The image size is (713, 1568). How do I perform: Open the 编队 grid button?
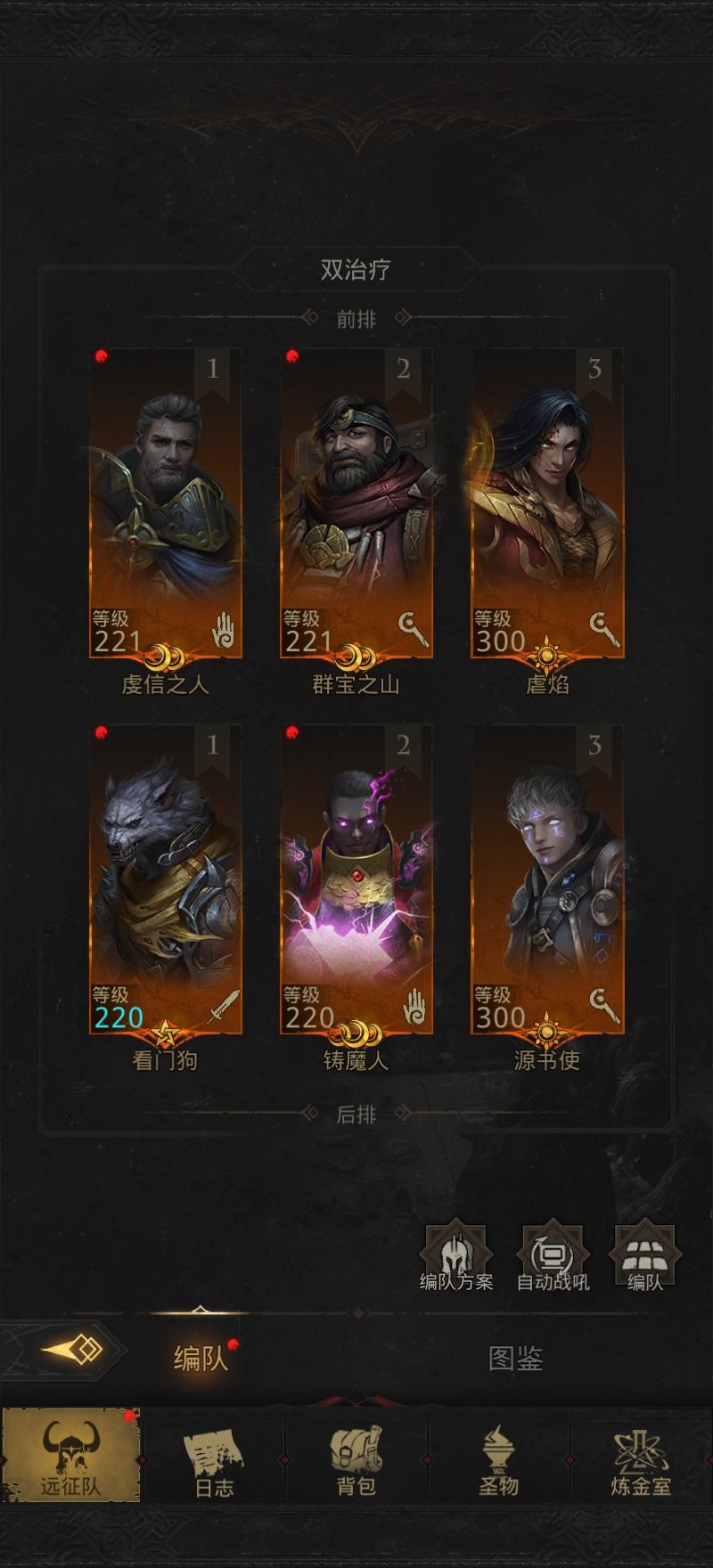click(644, 1257)
